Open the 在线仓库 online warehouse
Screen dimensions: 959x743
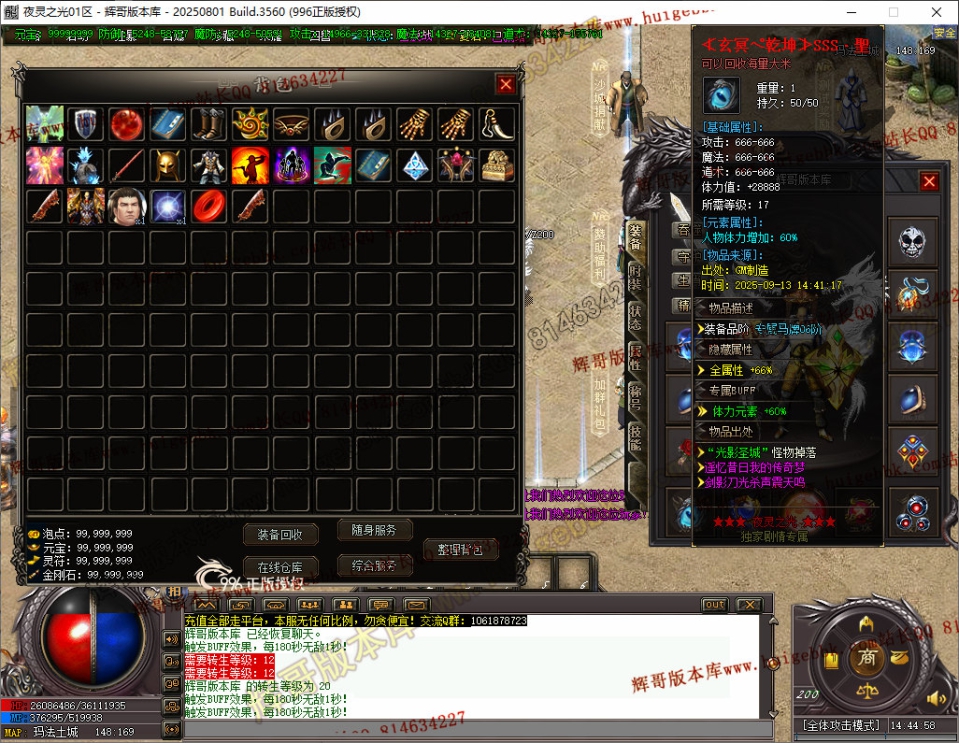click(x=279, y=567)
